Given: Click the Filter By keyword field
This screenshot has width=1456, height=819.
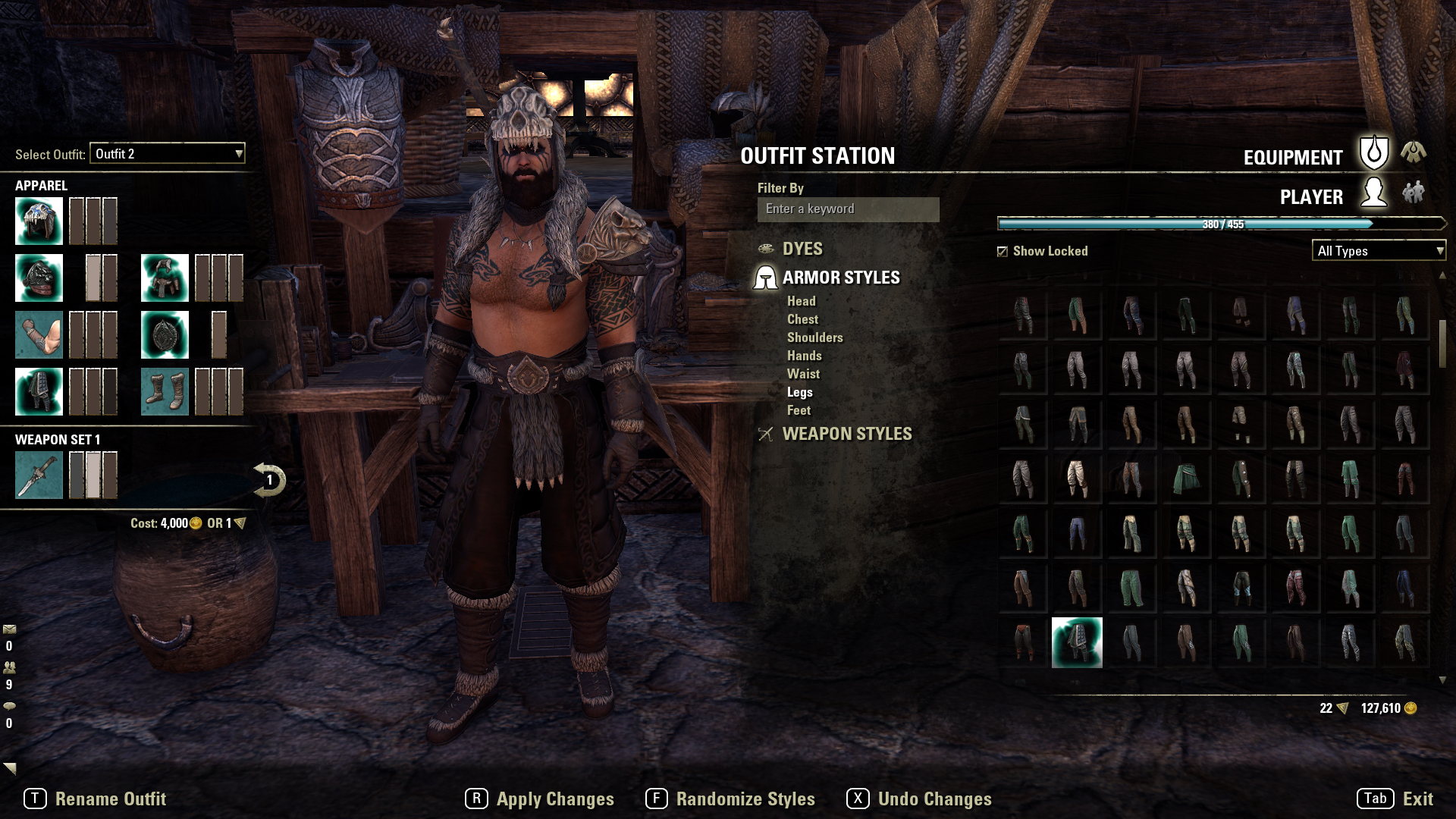Looking at the screenshot, I should coord(848,209).
